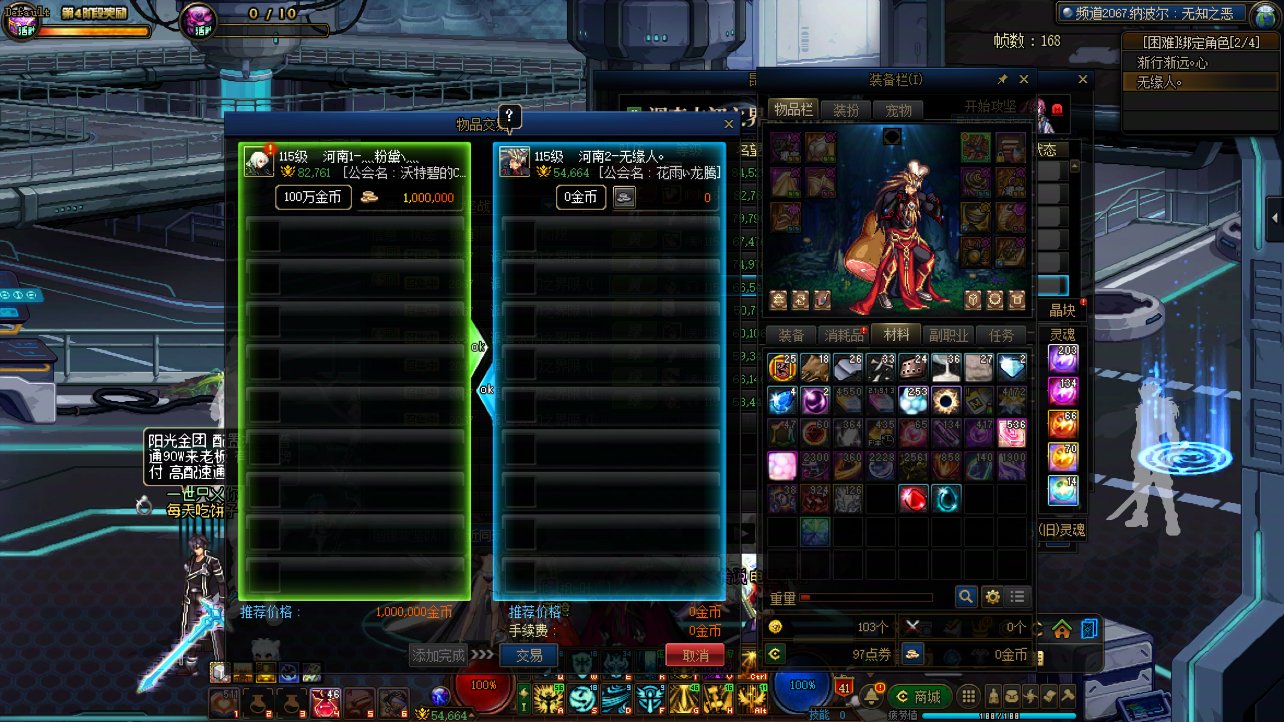Viewport: 1284px width, 722px height.
Task: Open the 消耗品 consumables tab
Action: (843, 335)
